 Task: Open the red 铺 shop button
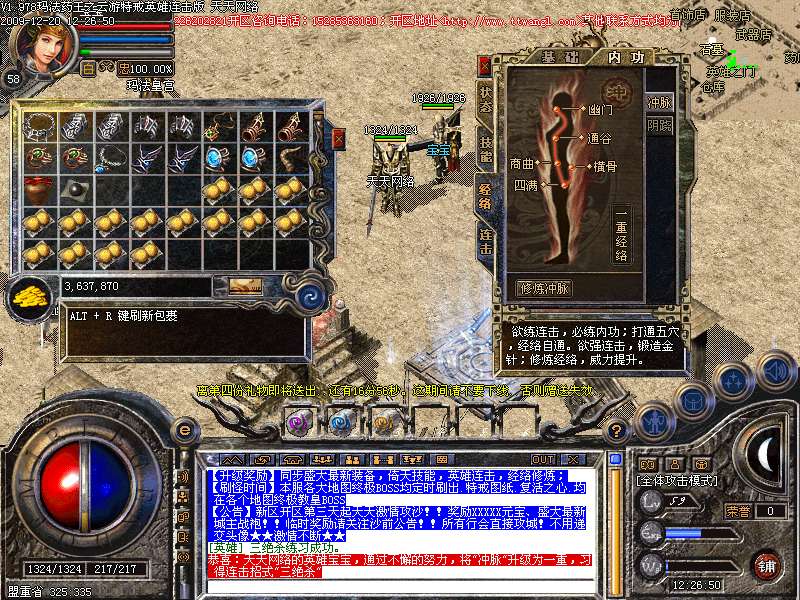[765, 565]
